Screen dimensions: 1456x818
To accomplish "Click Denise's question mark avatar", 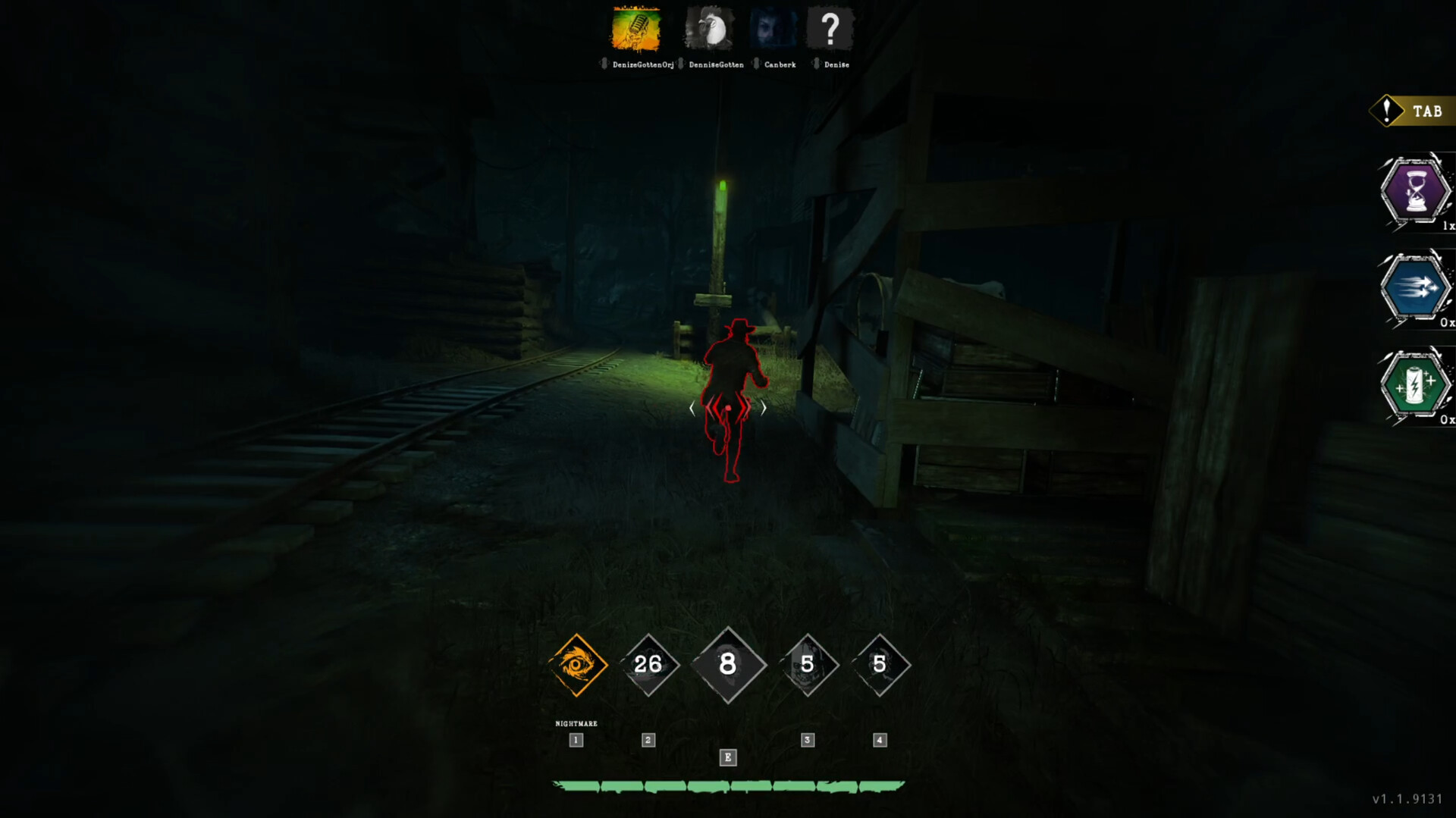I will (x=832, y=29).
